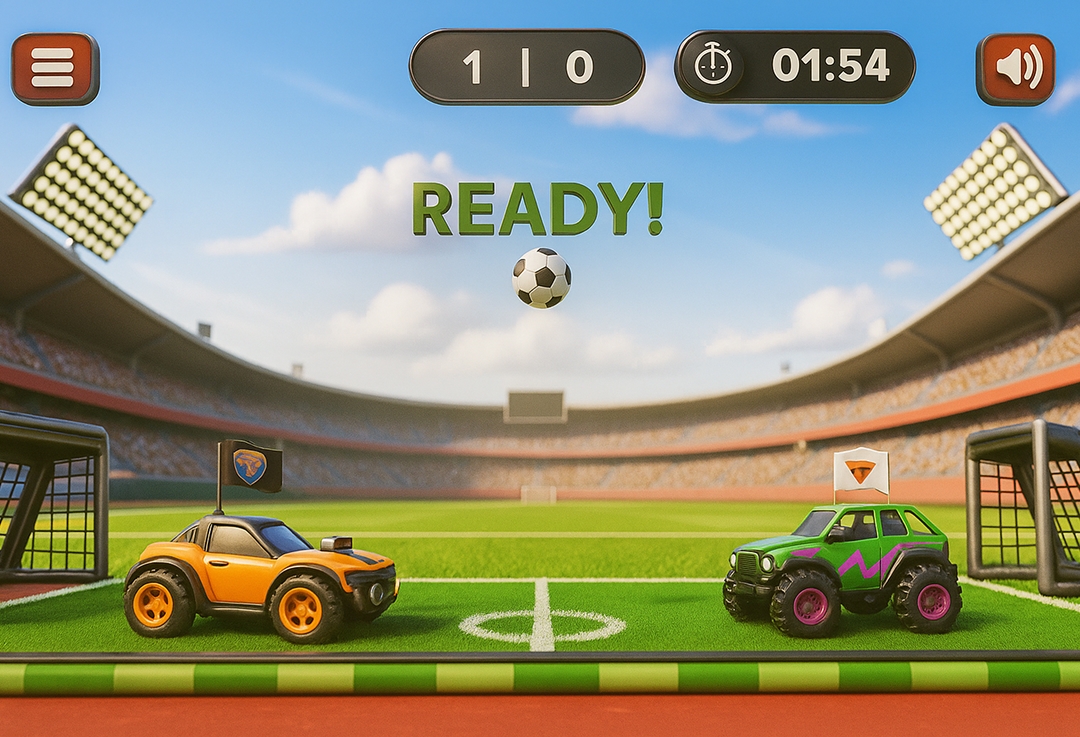Open the hamburger menu button
The image size is (1080, 737).
[55, 68]
